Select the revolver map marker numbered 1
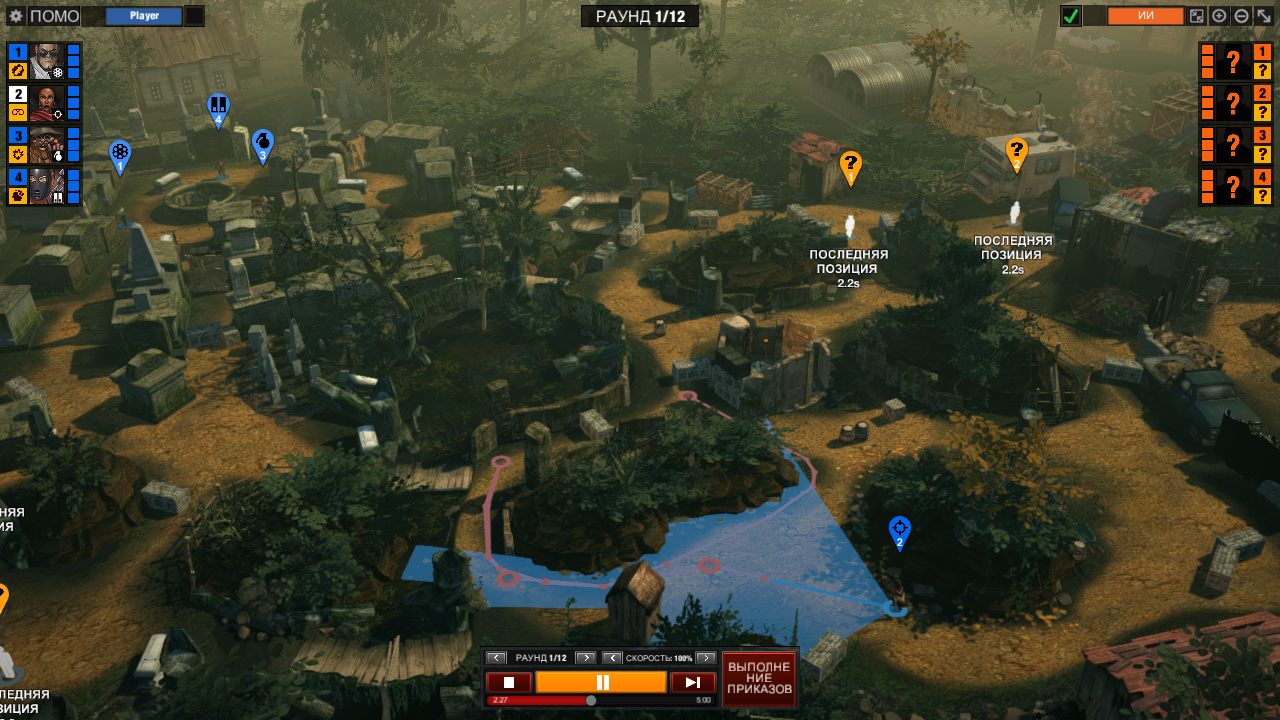The image size is (1280, 720). coord(120,152)
